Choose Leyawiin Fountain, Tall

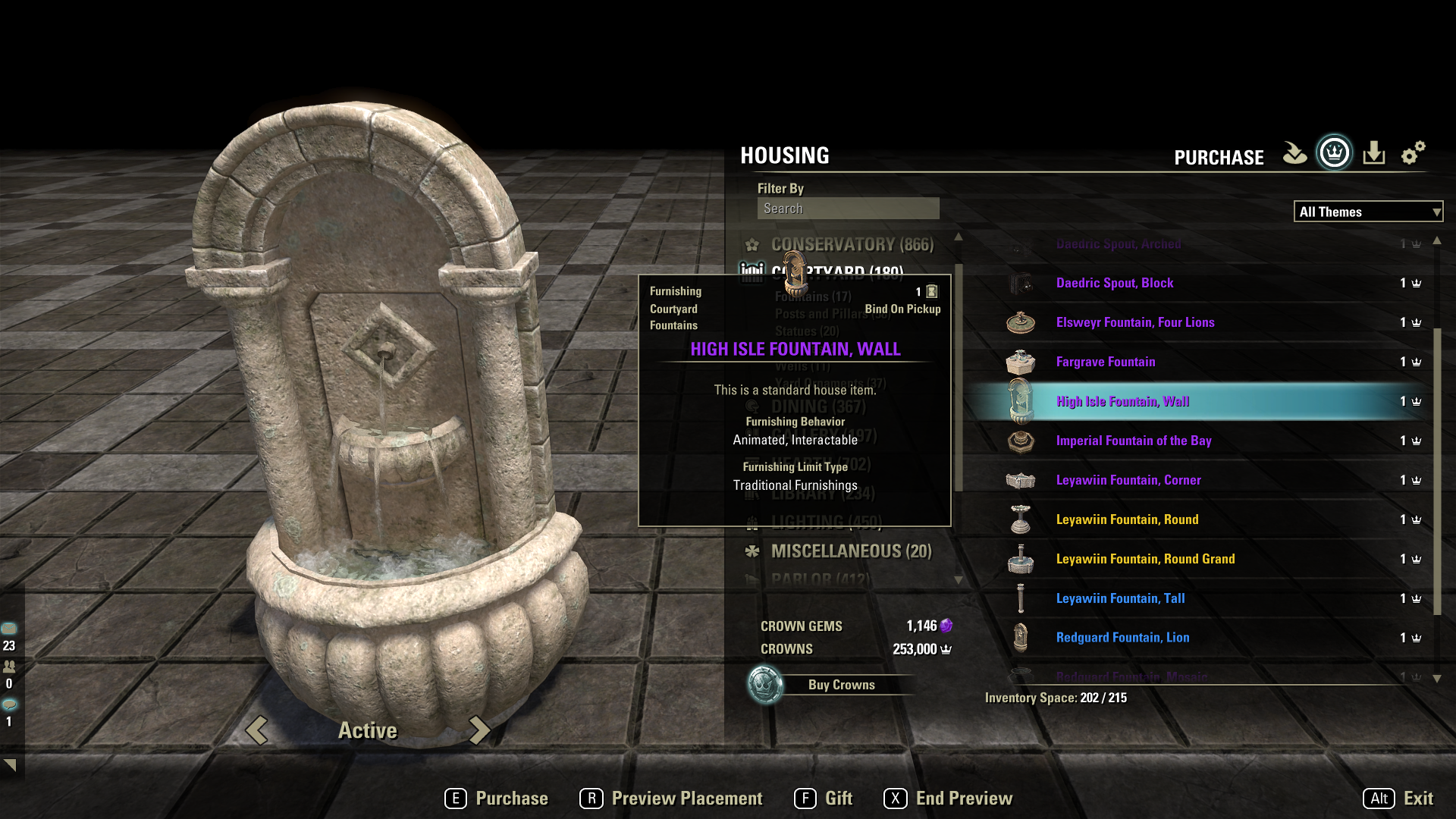1120,598
